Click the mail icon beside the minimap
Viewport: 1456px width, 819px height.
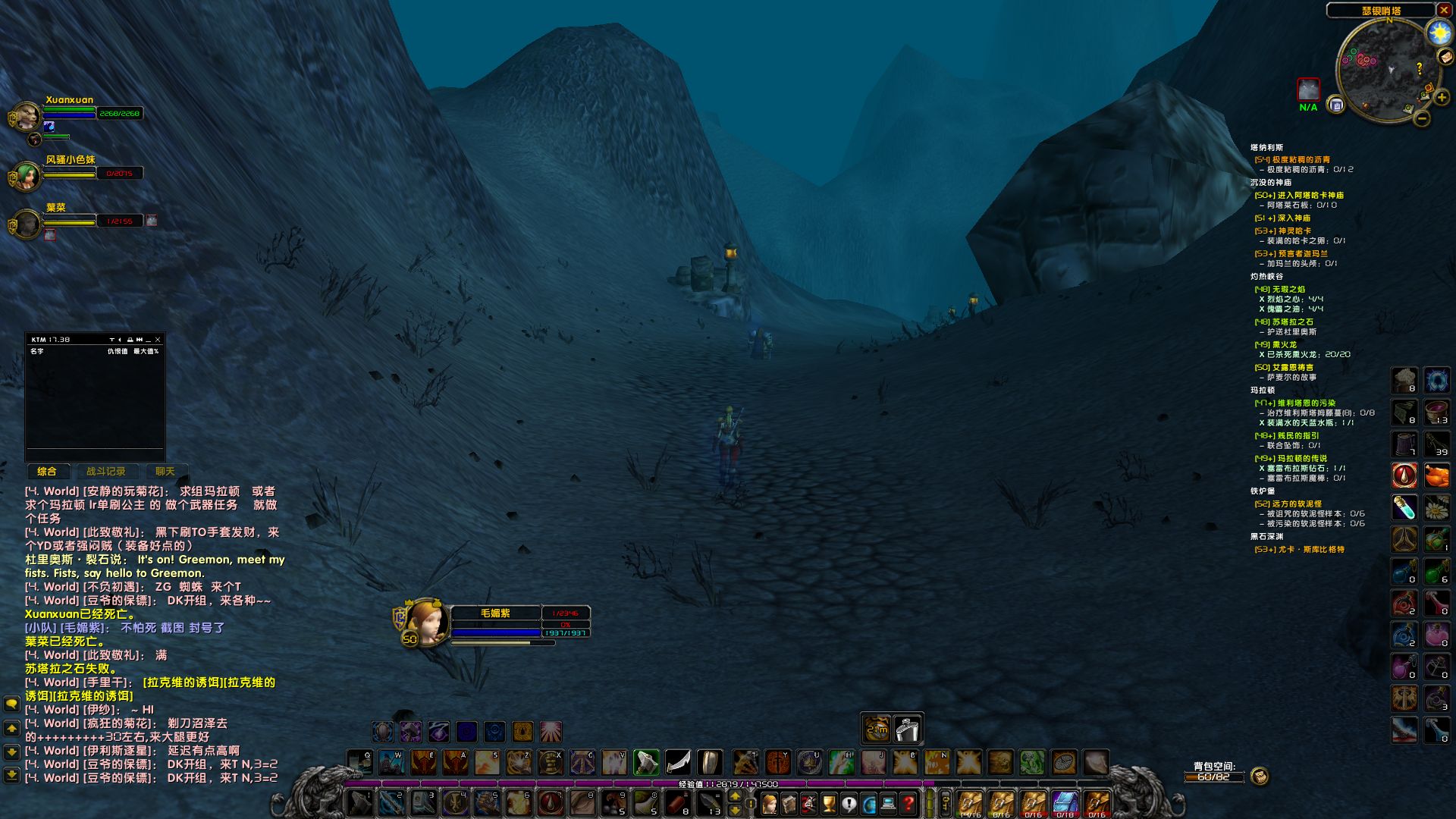pyautogui.click(x=1446, y=57)
